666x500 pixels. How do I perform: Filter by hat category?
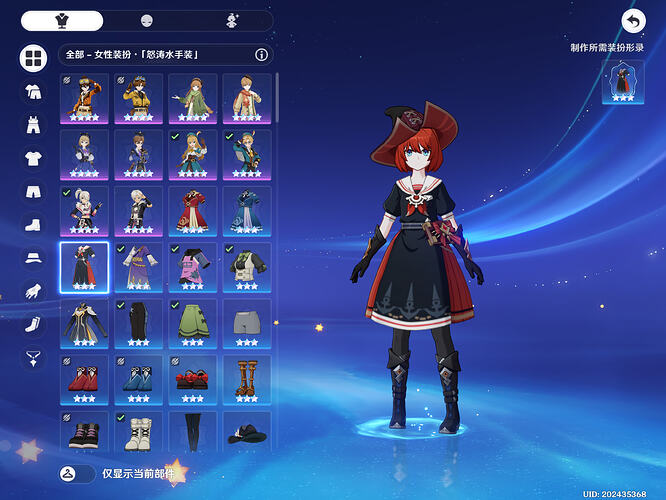click(34, 258)
